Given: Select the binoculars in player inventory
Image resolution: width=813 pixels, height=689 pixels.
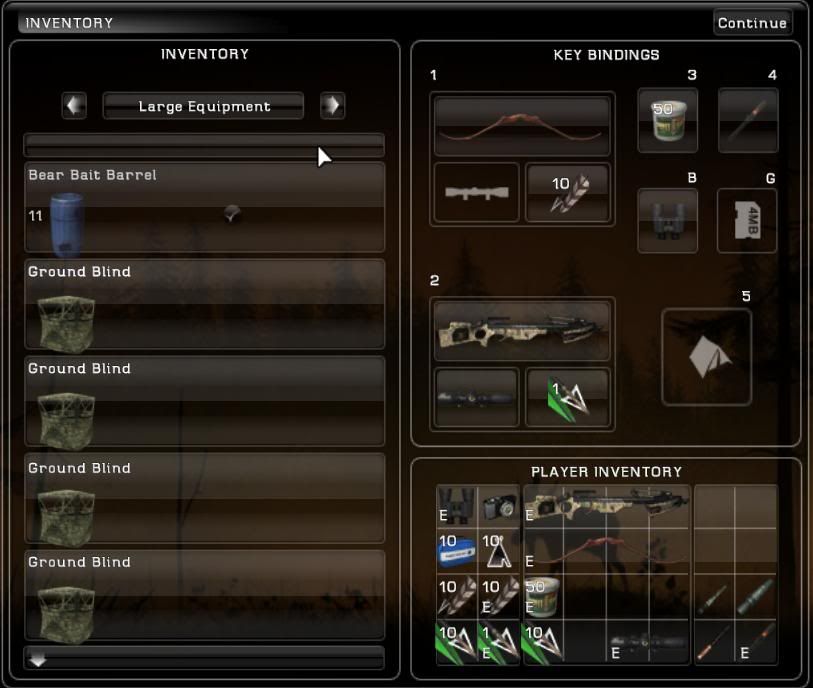Looking at the screenshot, I should [x=456, y=508].
